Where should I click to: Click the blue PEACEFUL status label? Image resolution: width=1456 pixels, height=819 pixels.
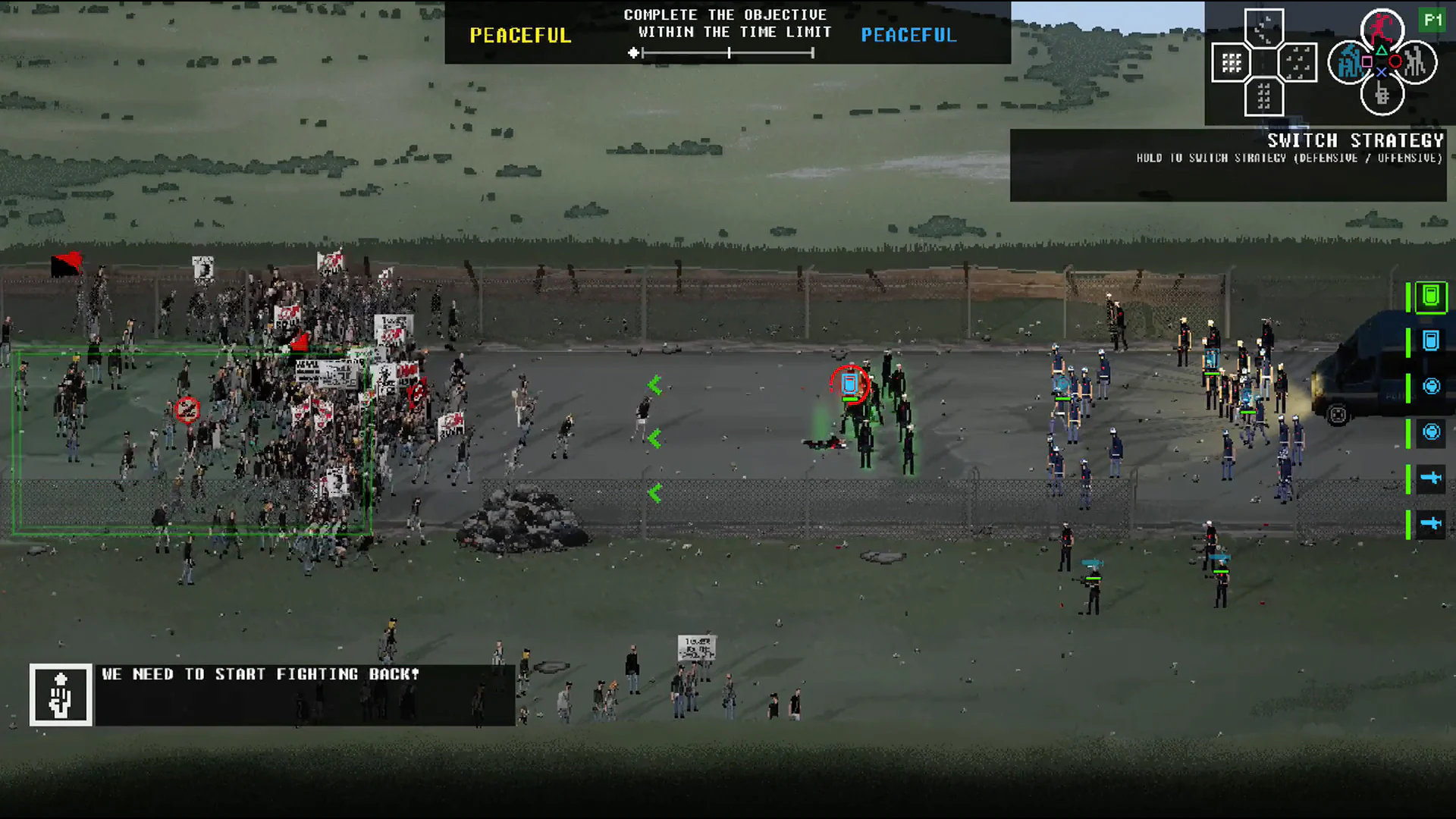pyautogui.click(x=908, y=35)
